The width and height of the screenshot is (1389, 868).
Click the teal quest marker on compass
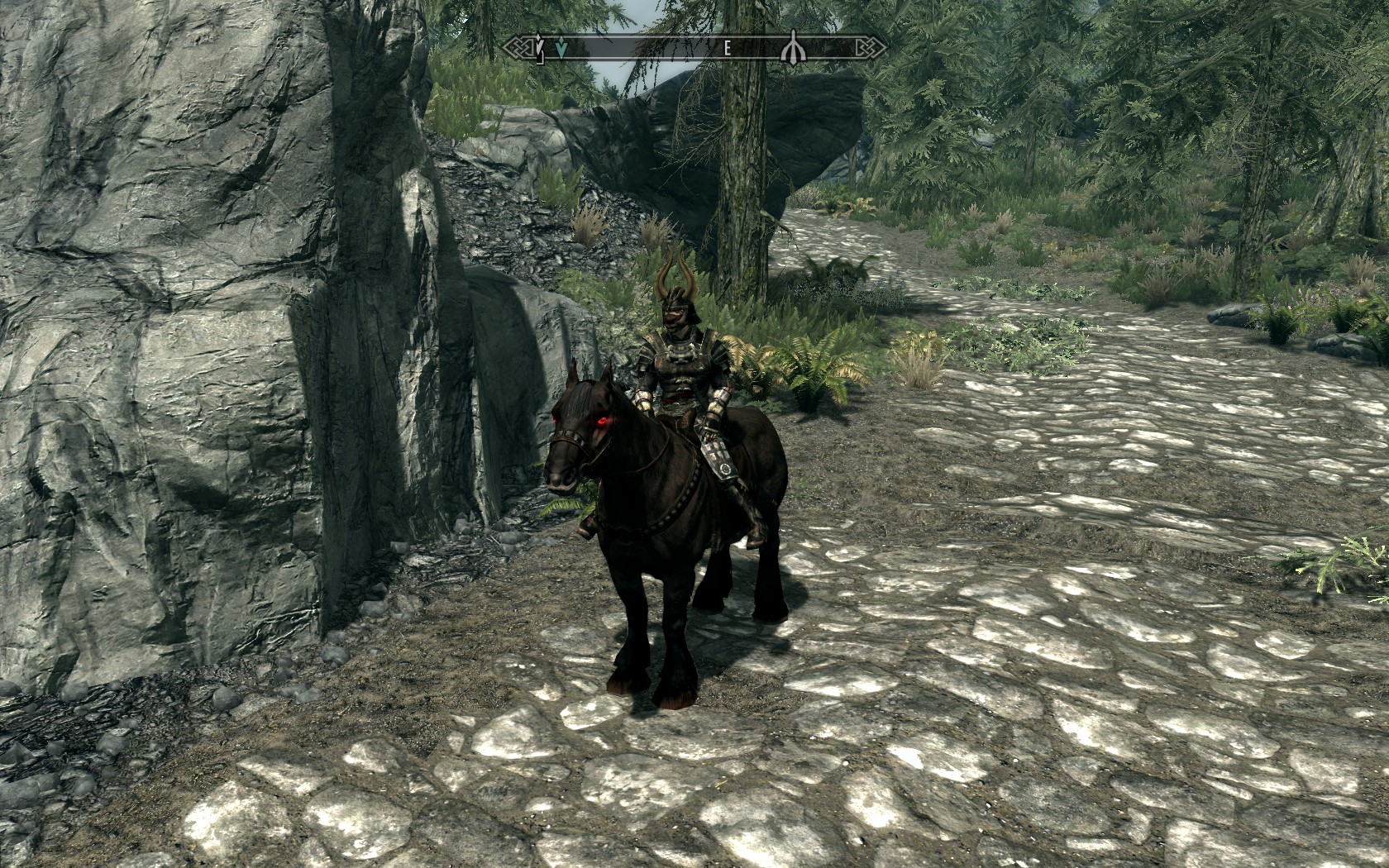tap(562, 49)
